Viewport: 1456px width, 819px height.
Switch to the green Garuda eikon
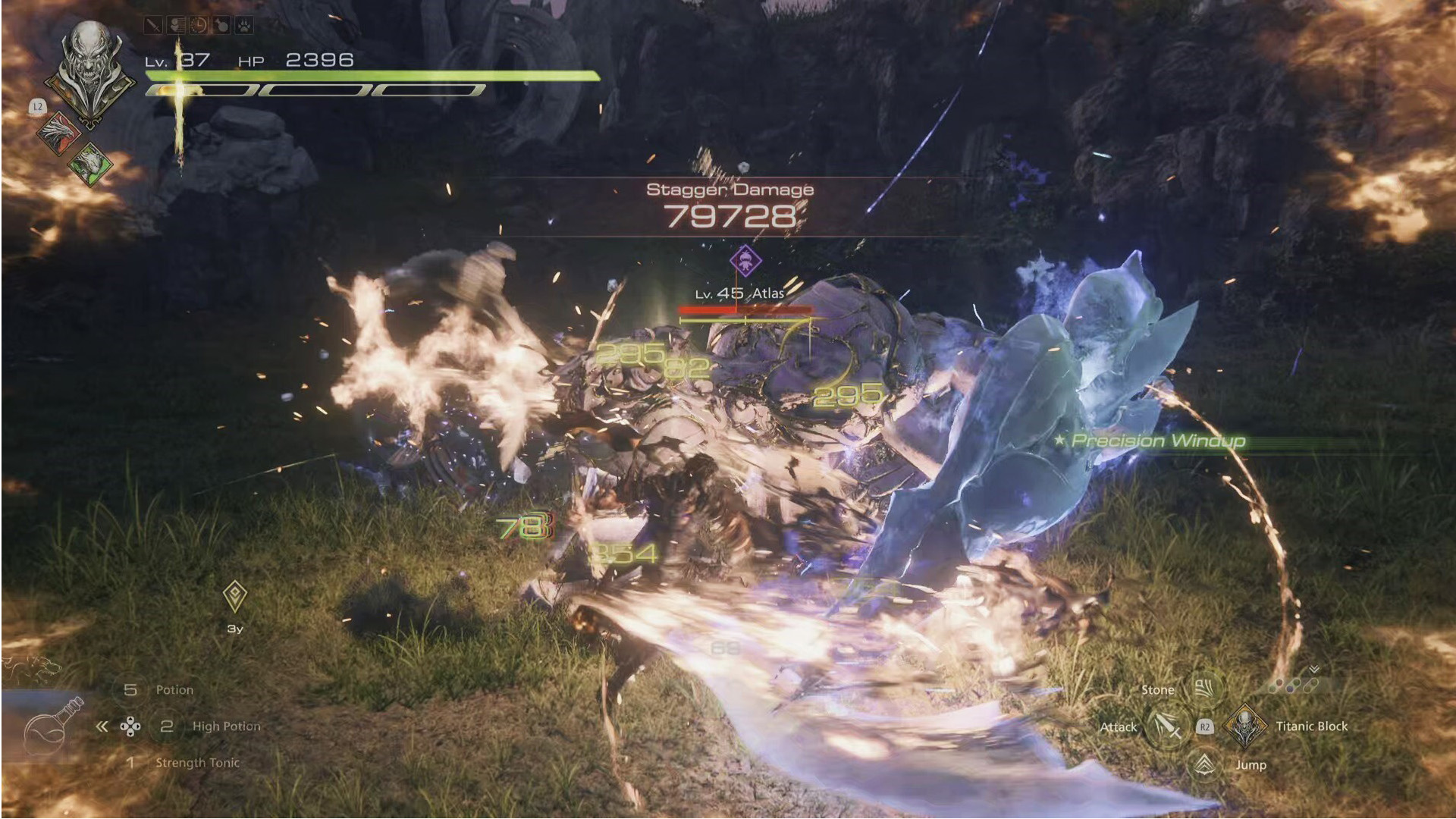pos(90,163)
